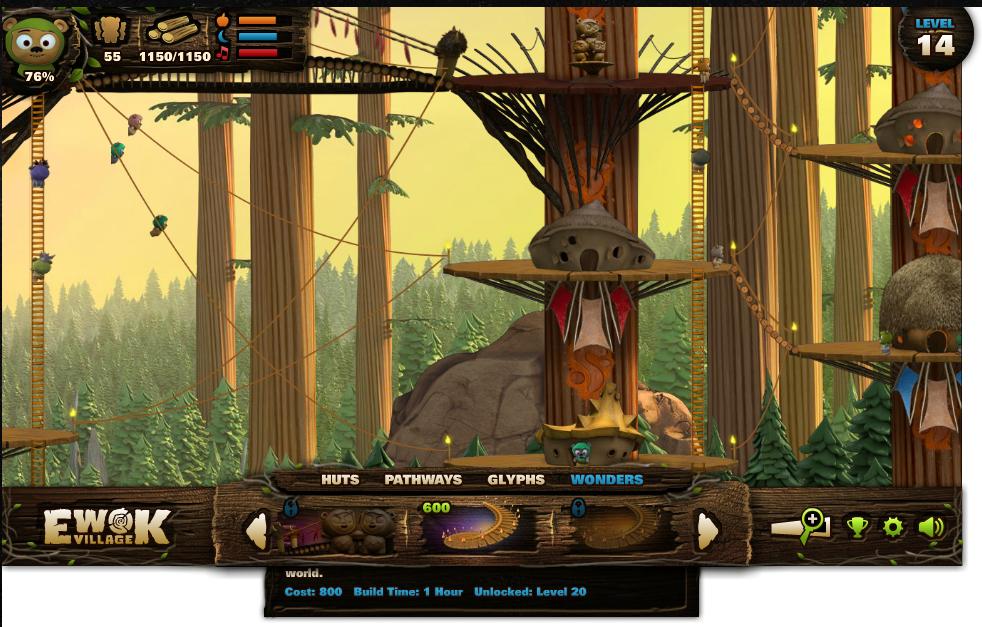Go to previous build items with left arrow
The image size is (982, 627).
(x=257, y=530)
